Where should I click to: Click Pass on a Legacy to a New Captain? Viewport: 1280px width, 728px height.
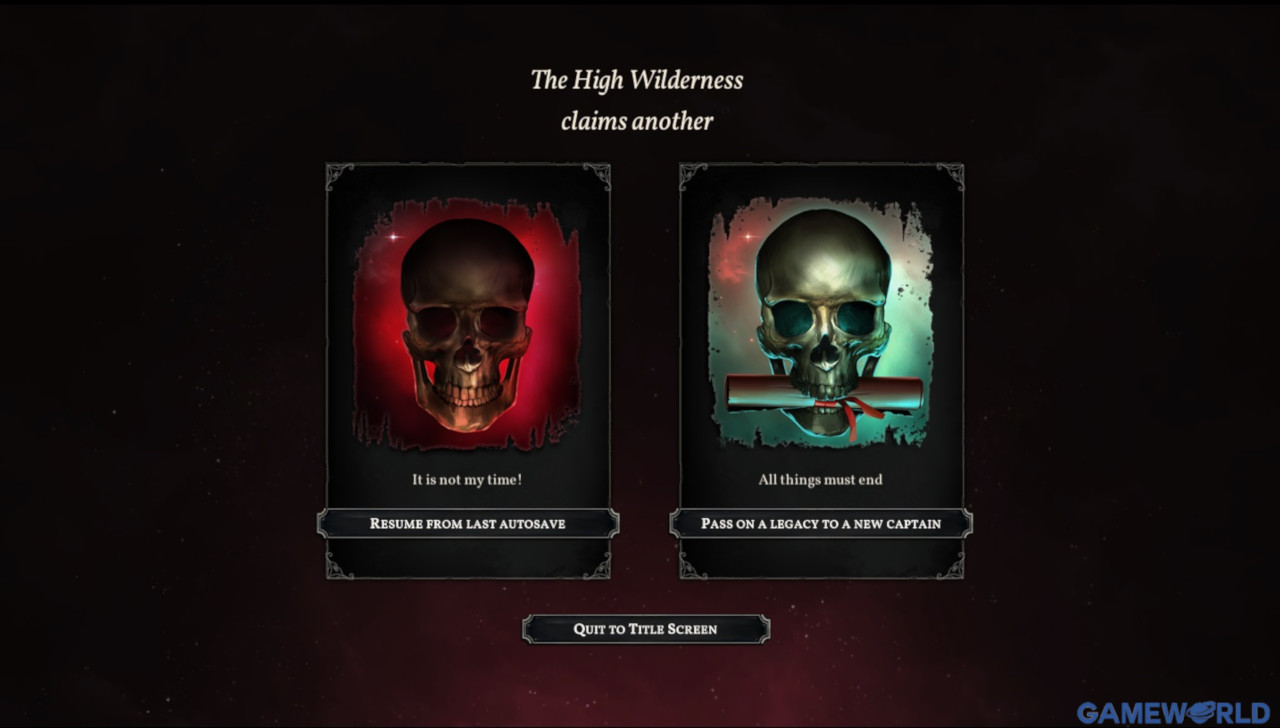pos(820,523)
